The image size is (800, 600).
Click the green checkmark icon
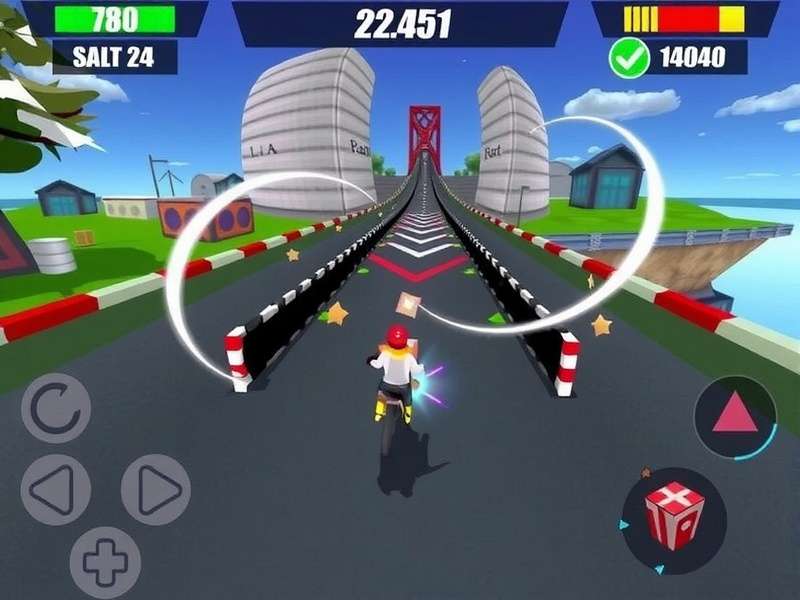[629, 58]
